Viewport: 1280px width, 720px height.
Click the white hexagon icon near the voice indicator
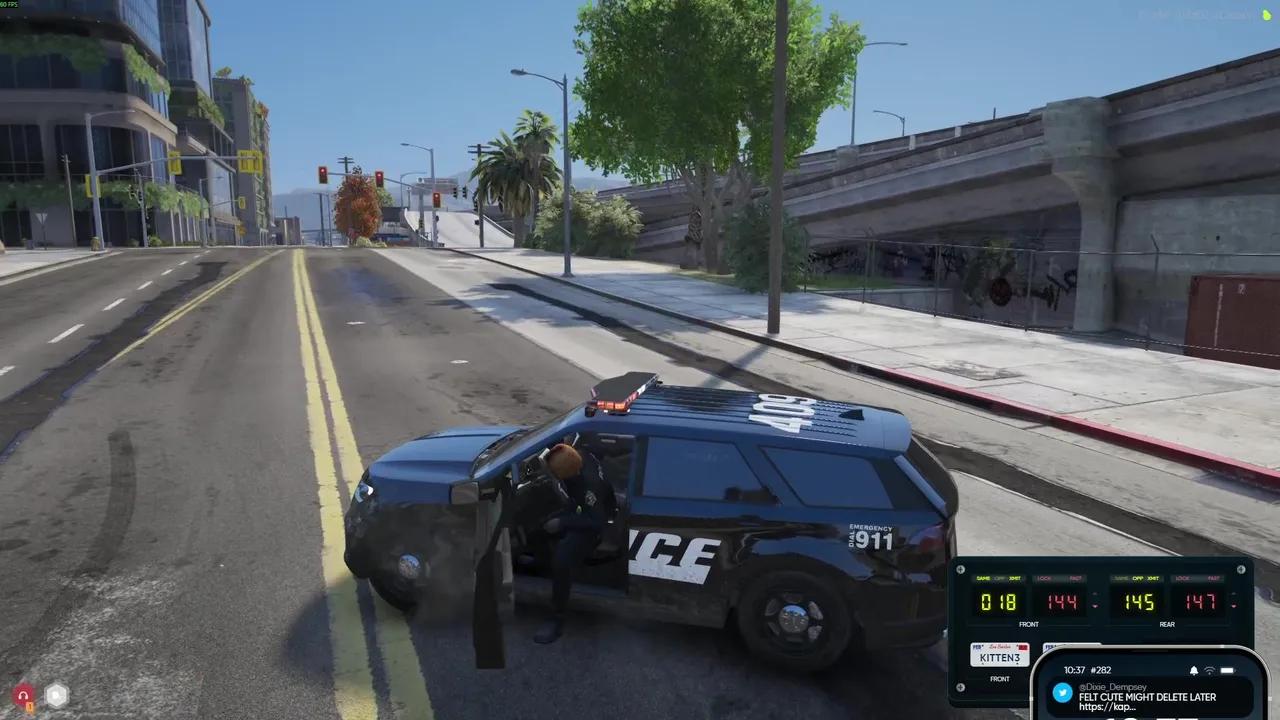pyautogui.click(x=56, y=695)
